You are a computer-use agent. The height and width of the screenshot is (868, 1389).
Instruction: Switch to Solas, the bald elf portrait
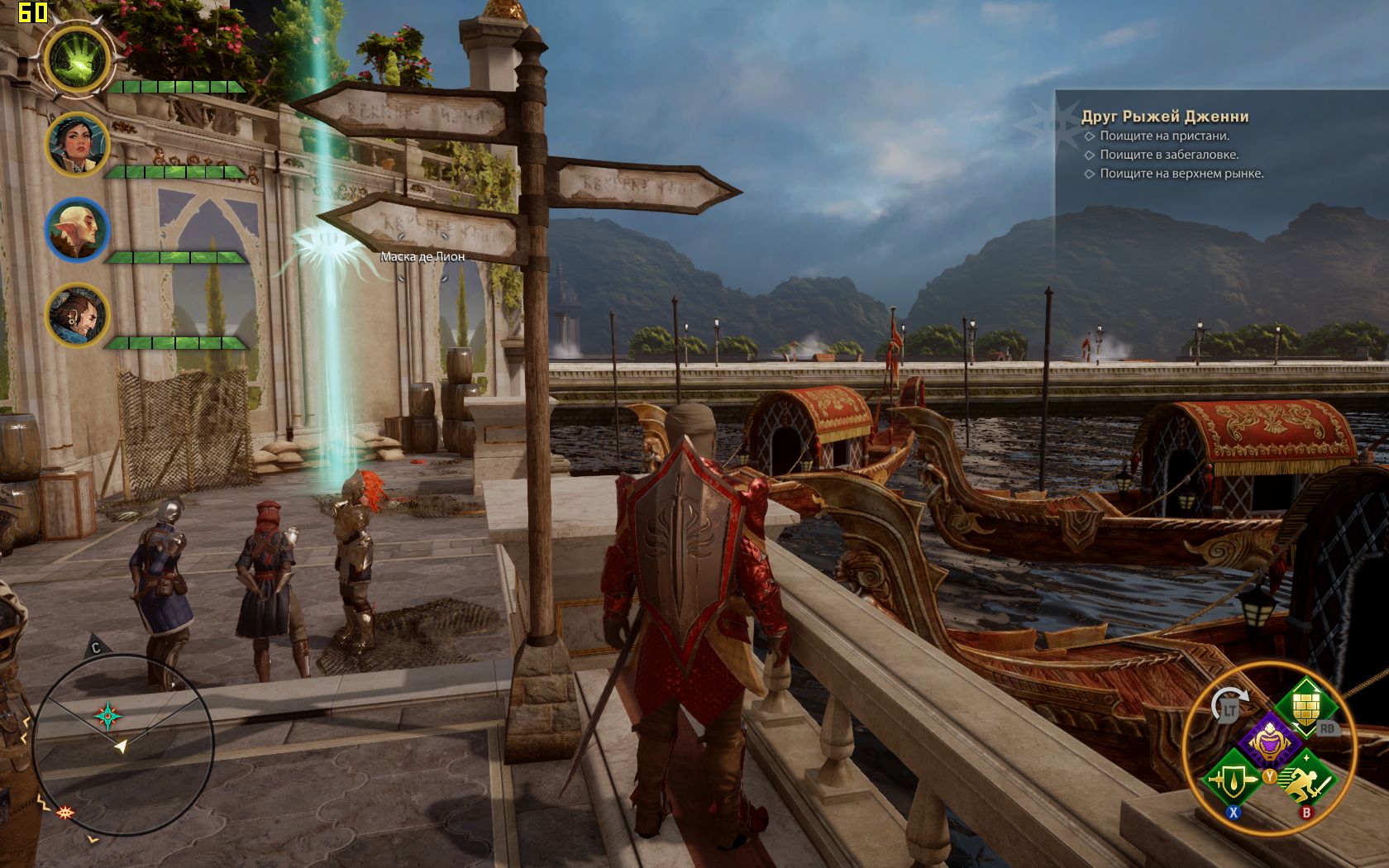77,230
